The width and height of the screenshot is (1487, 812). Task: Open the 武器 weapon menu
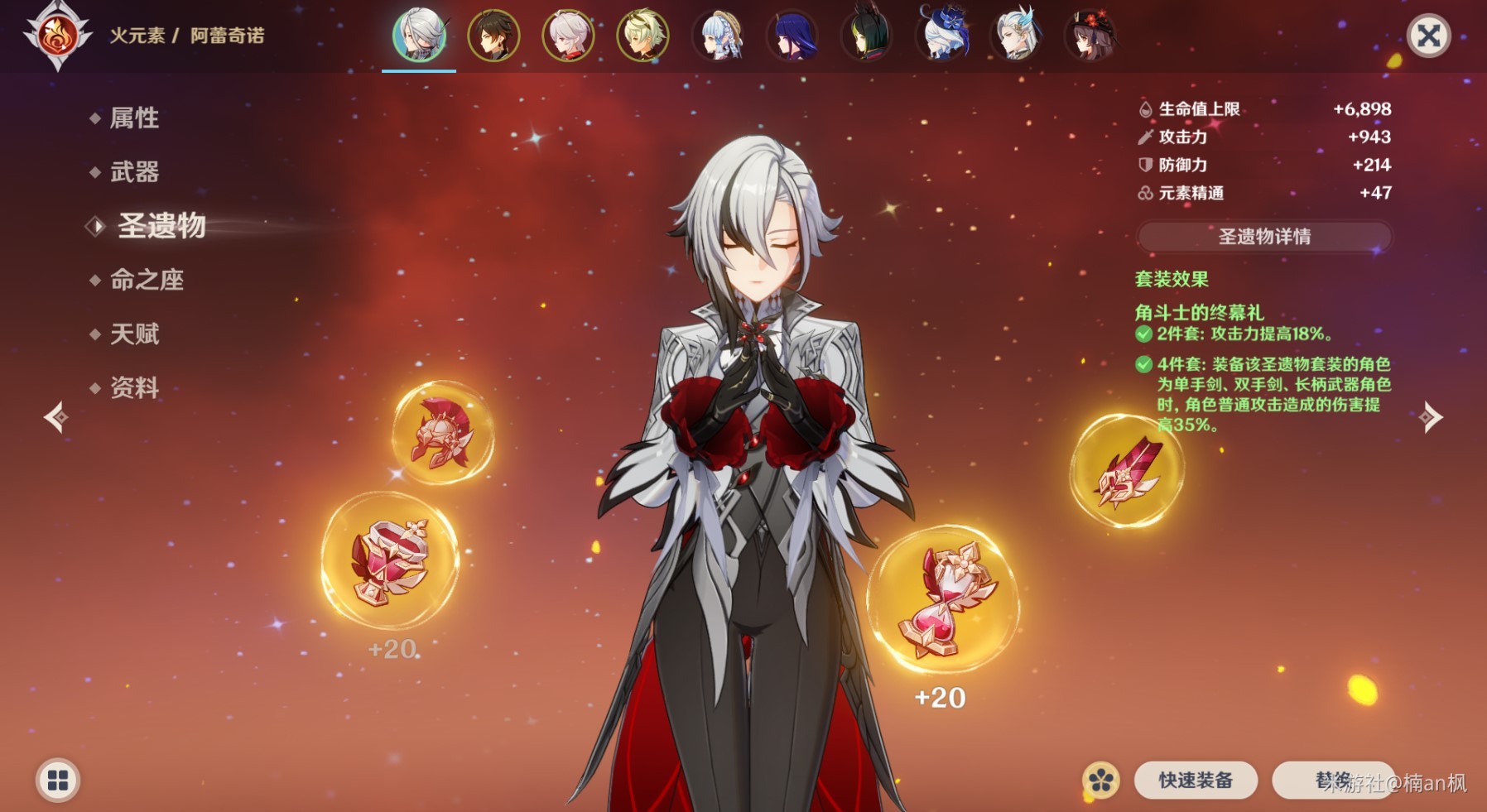pyautogui.click(x=134, y=172)
